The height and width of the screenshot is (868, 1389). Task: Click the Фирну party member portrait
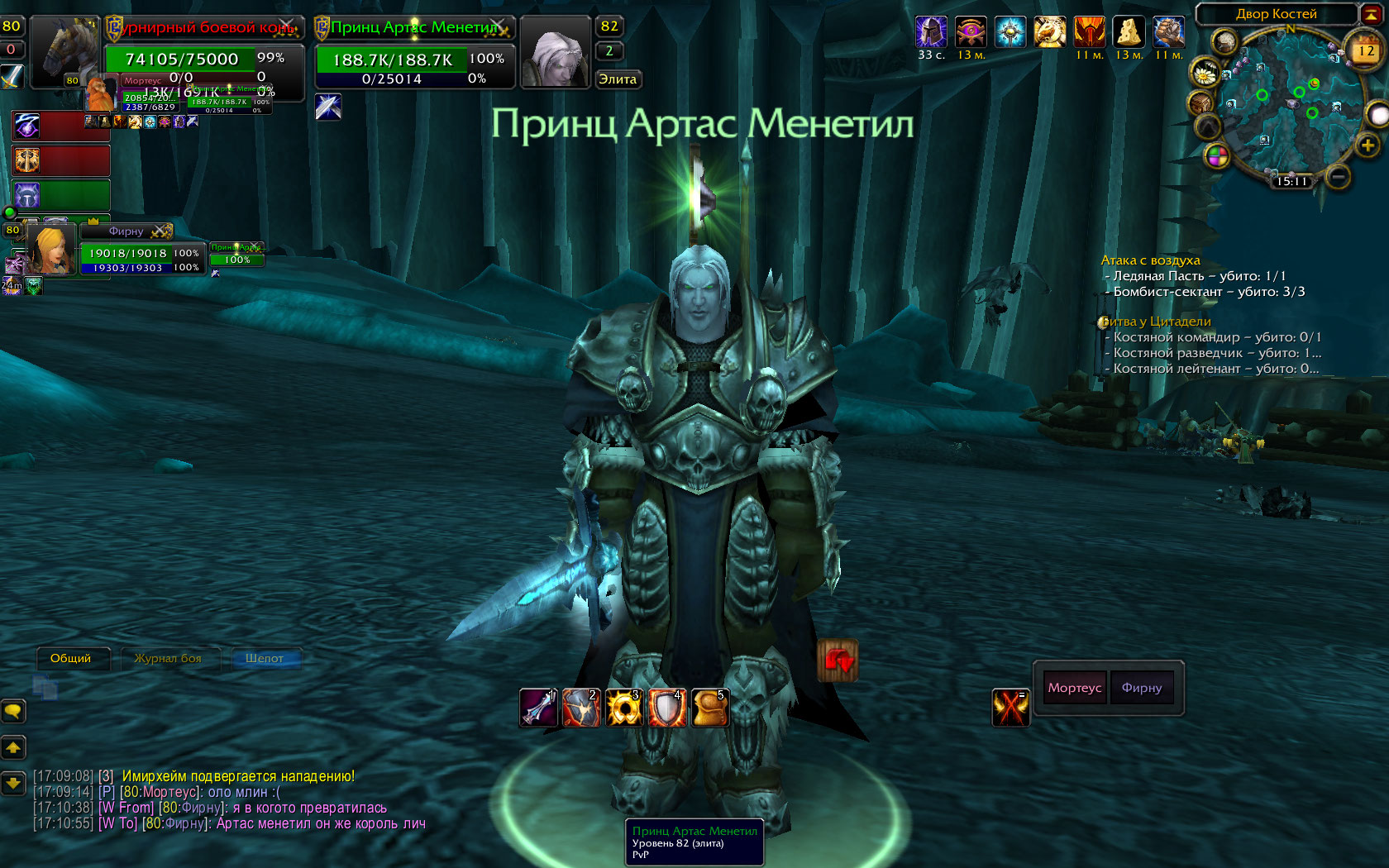click(x=51, y=250)
